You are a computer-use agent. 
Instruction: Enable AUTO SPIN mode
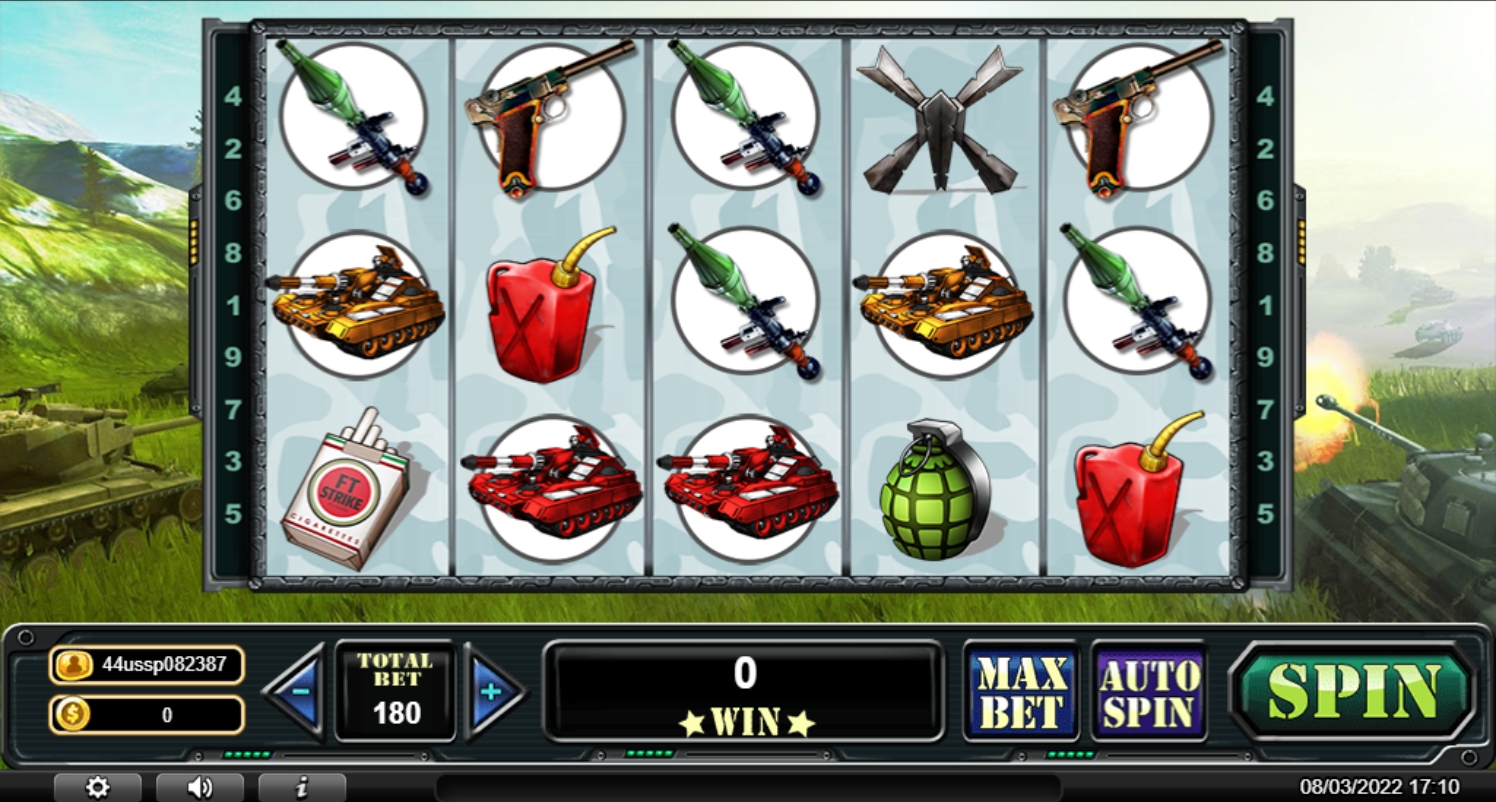click(x=1148, y=690)
